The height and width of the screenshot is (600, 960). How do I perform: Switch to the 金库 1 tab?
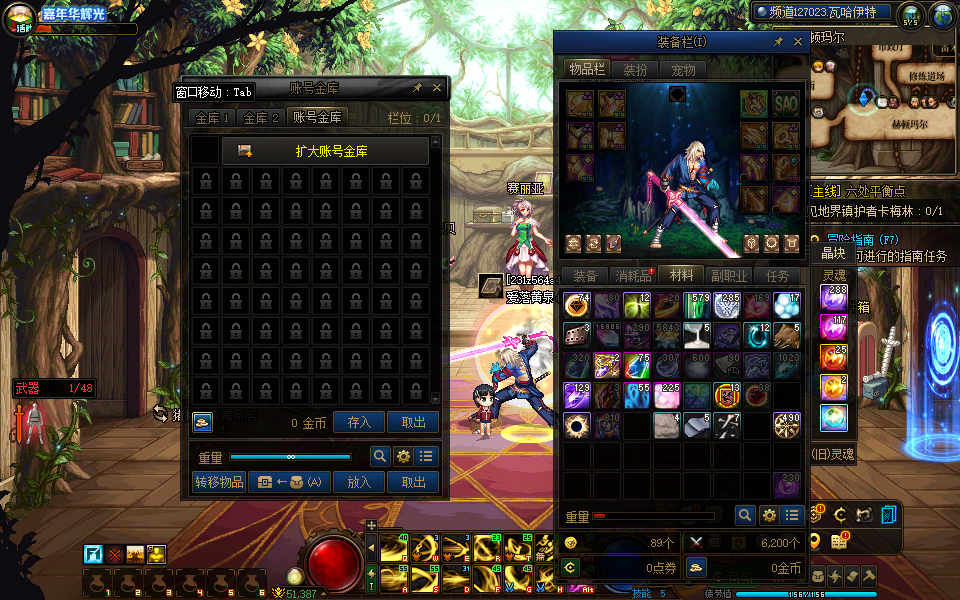(212, 118)
